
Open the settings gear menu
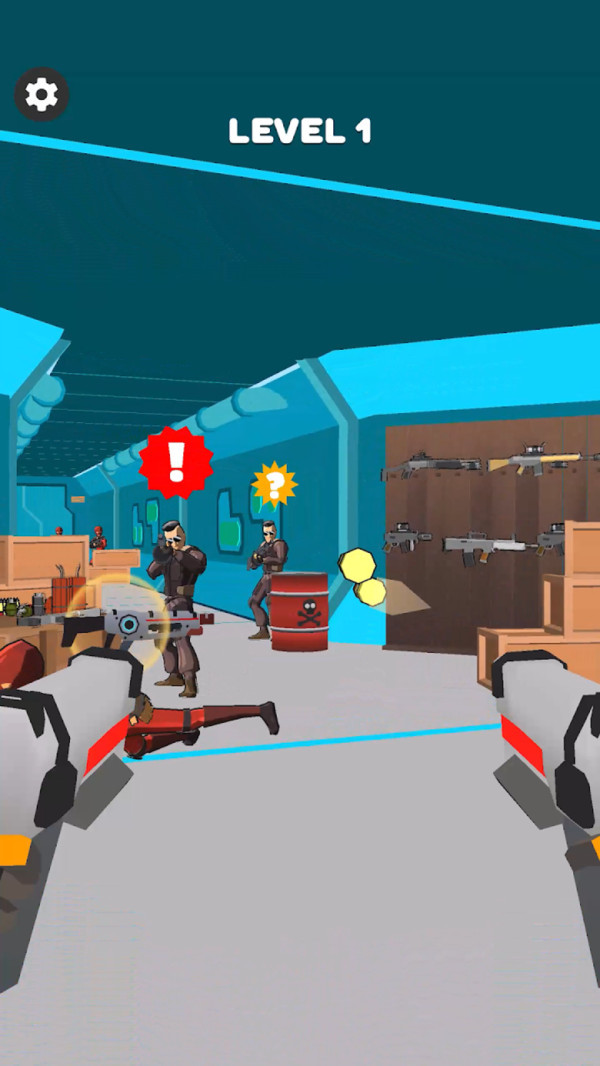[x=41, y=95]
